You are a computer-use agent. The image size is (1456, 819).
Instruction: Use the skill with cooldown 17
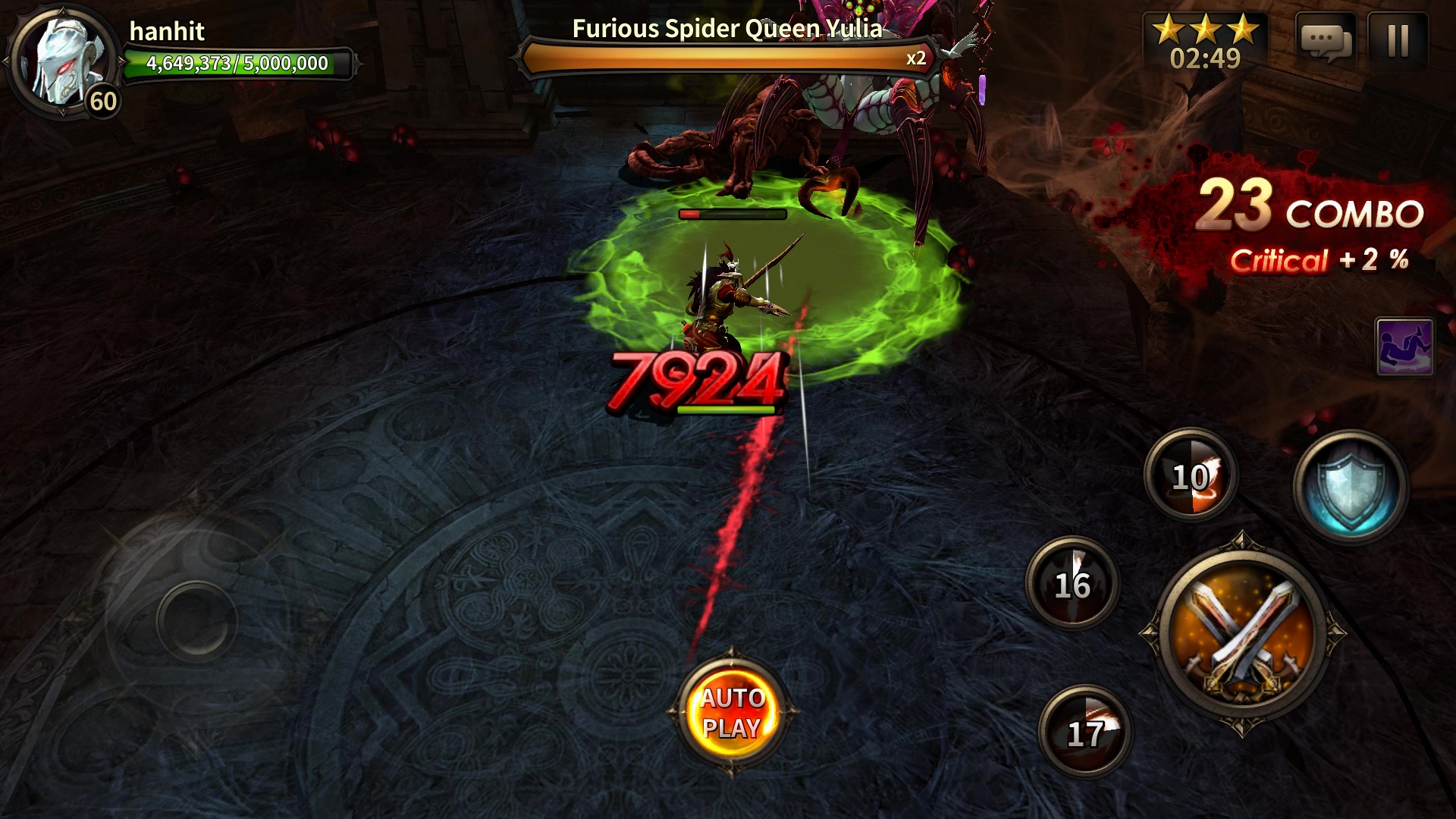click(1084, 732)
